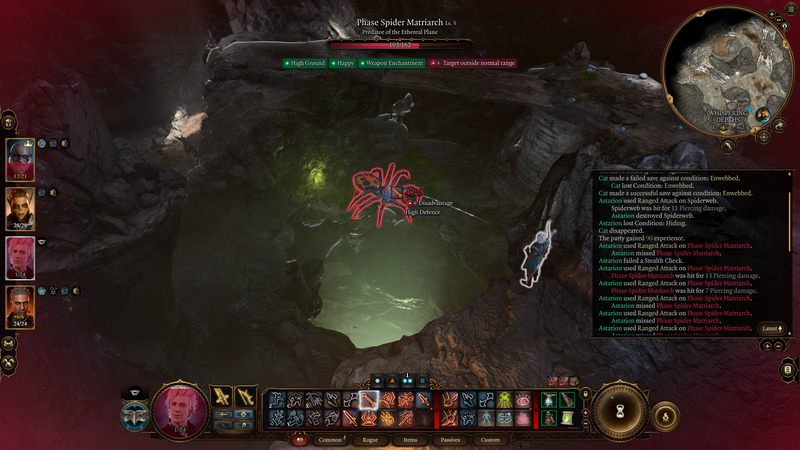Select the highlighted arrow attack hotbar slot
800x450 pixels.
[x=369, y=400]
